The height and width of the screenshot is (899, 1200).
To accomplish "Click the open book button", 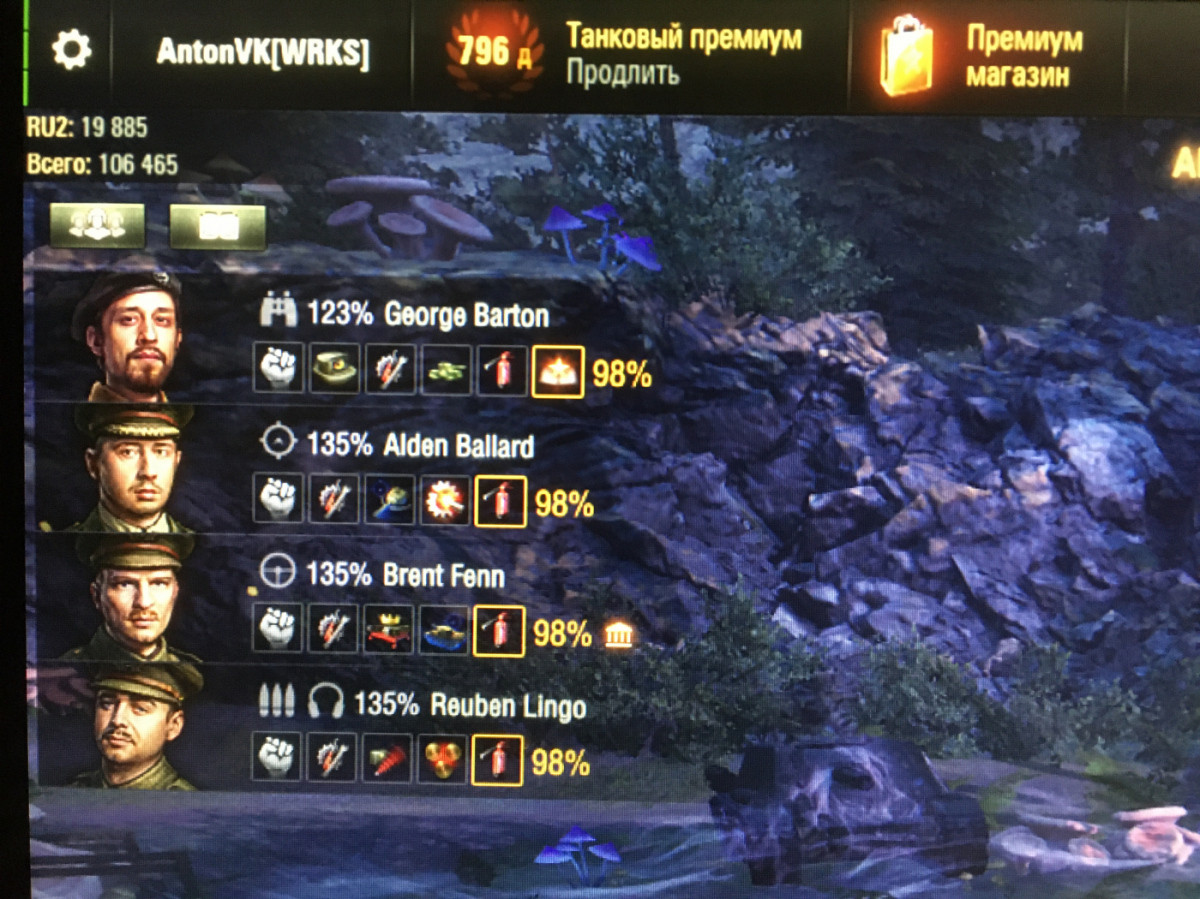I will click(217, 226).
